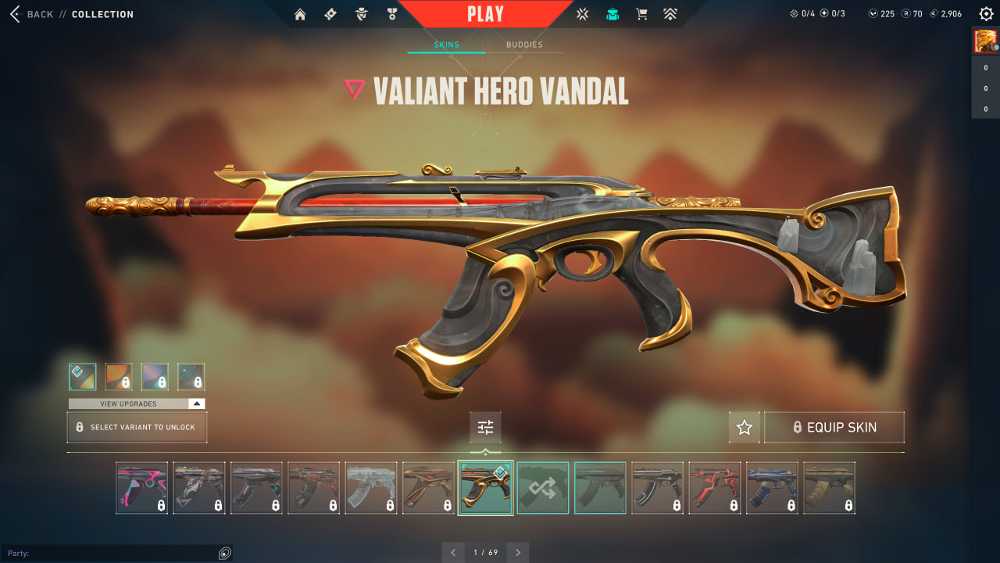This screenshot has height=563, width=1000.
Task: Open the home screen icon
Action: point(300,14)
